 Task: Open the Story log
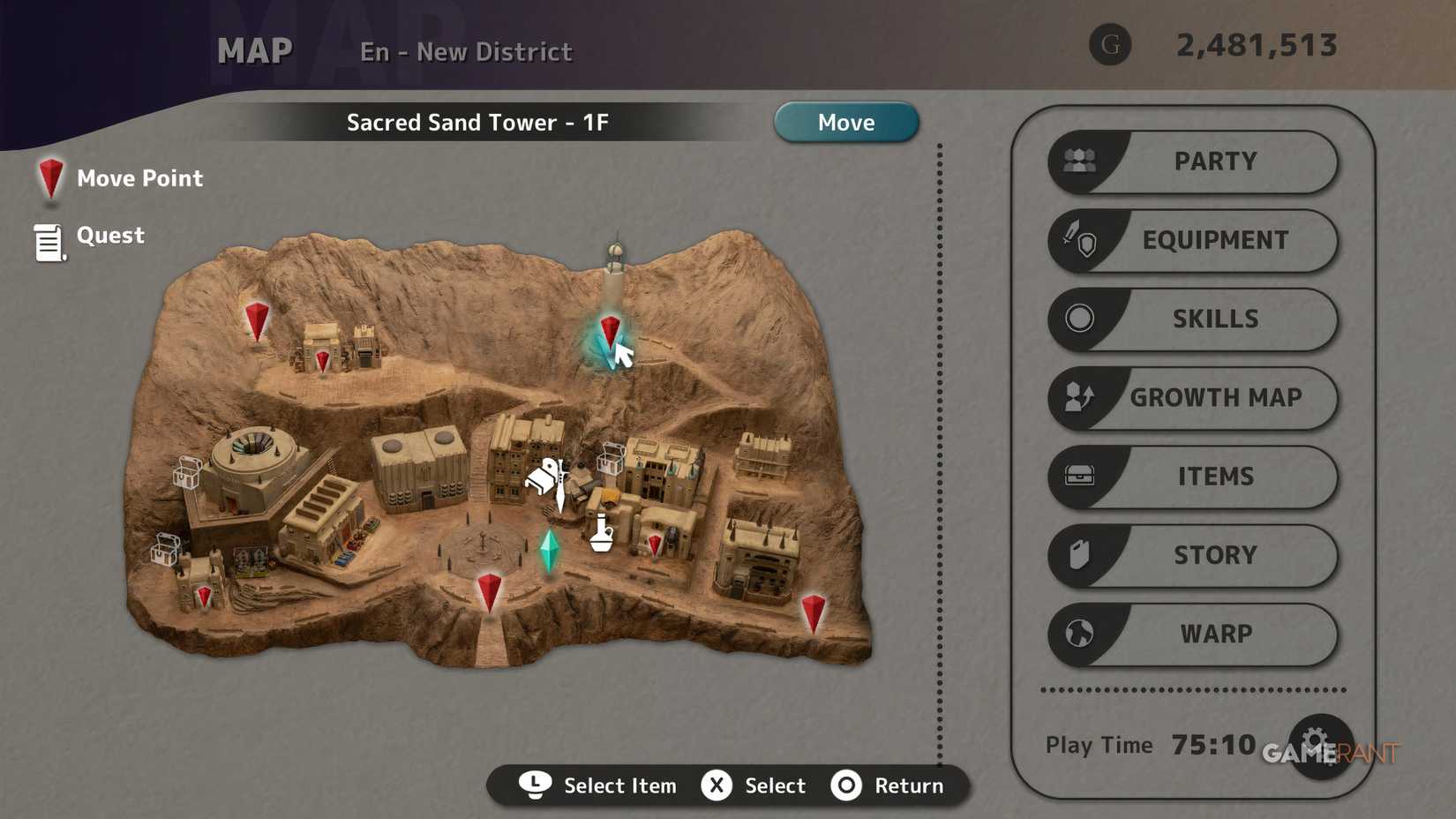click(x=1215, y=555)
